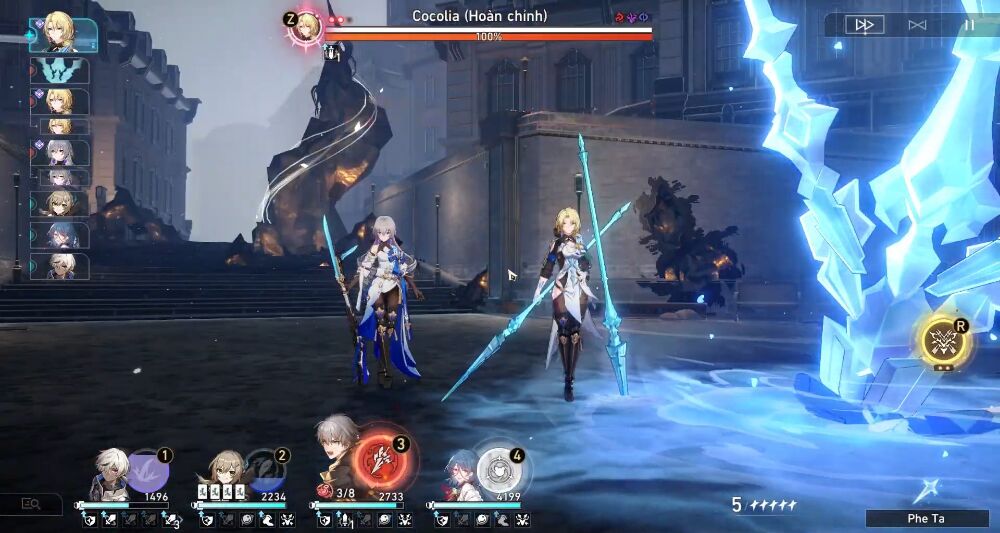Toggle the double-speed battle button
This screenshot has height=533, width=1000.
(864, 25)
